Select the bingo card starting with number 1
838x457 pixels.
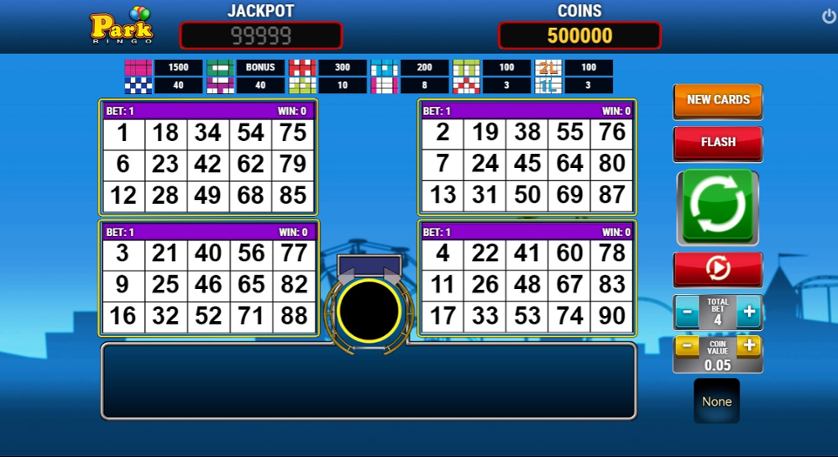coord(209,158)
